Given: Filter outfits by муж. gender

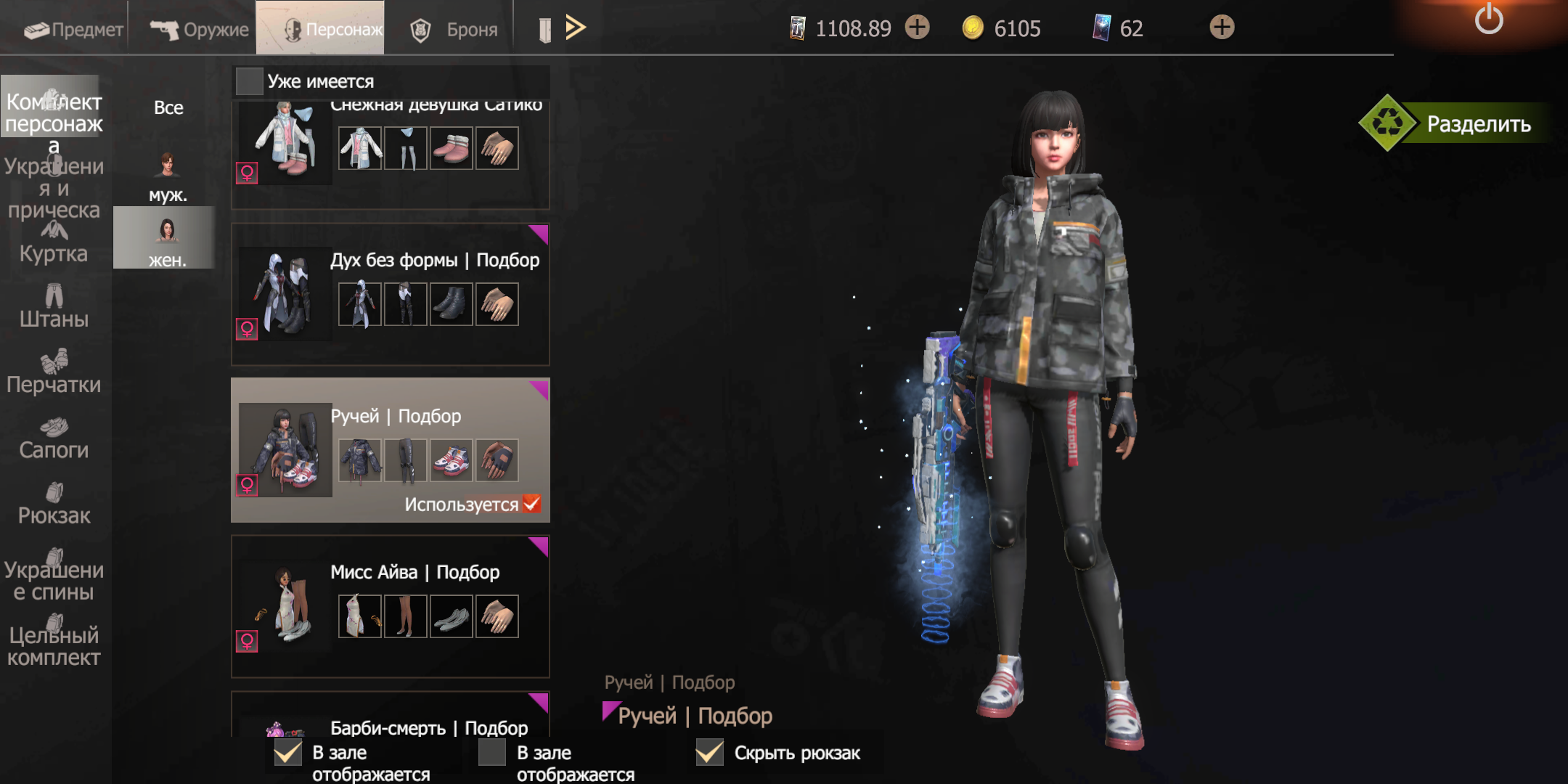Looking at the screenshot, I should click(x=168, y=178).
